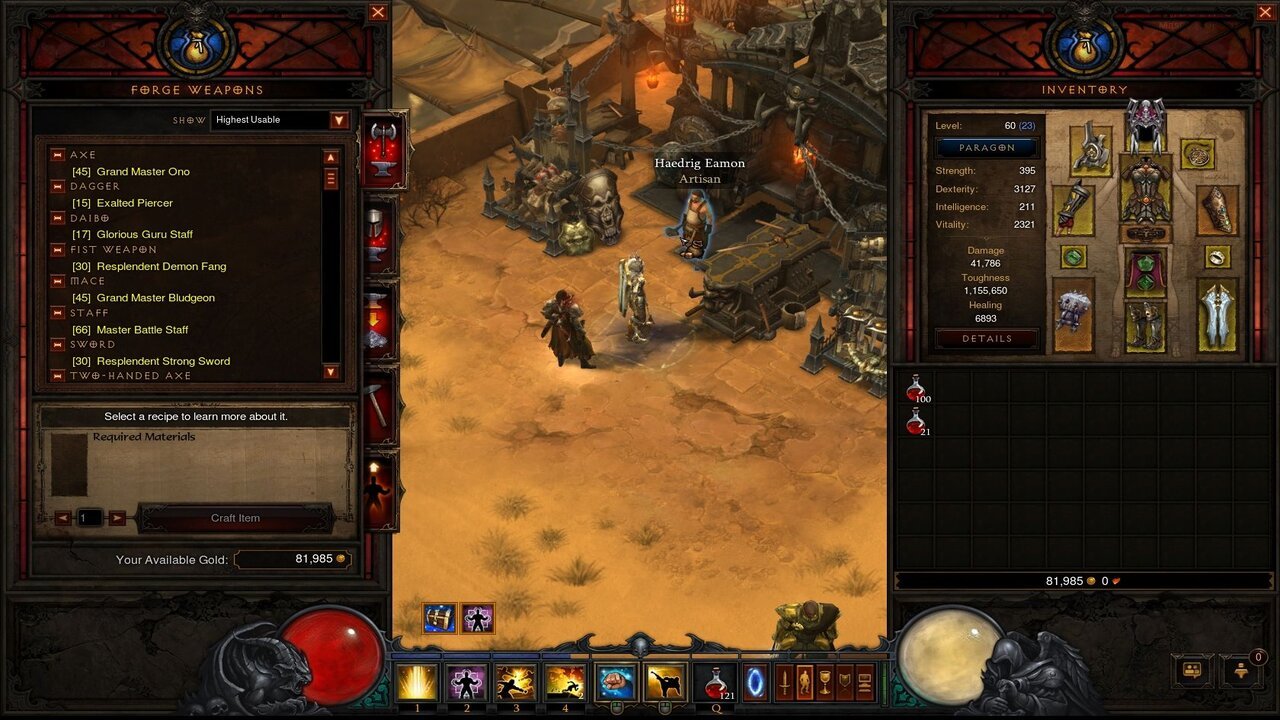Select the Grand Master Ono recipe
Screen dimensions: 1280x720
click(143, 172)
